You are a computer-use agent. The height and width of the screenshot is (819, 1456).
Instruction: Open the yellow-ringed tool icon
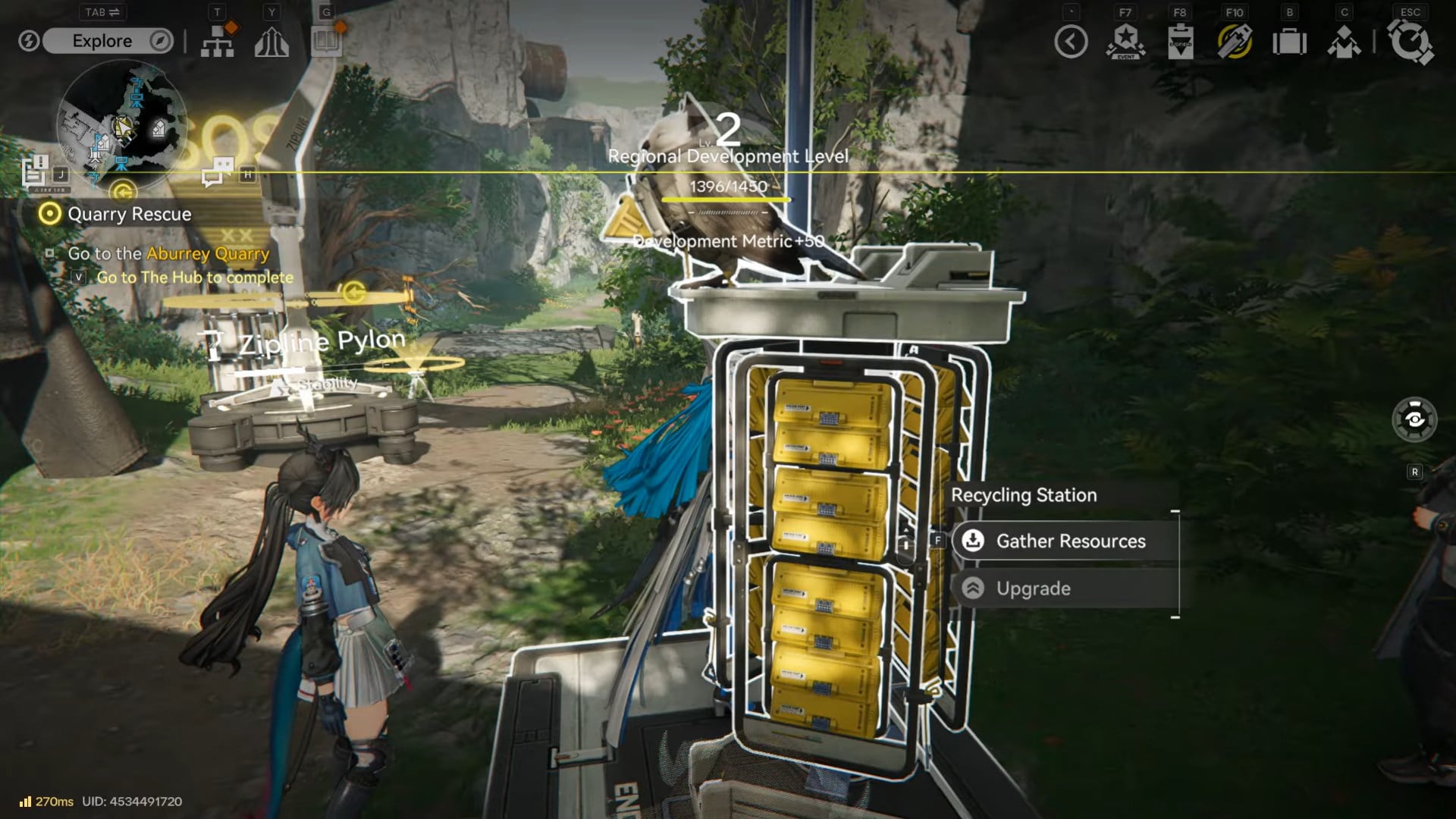(x=1235, y=42)
